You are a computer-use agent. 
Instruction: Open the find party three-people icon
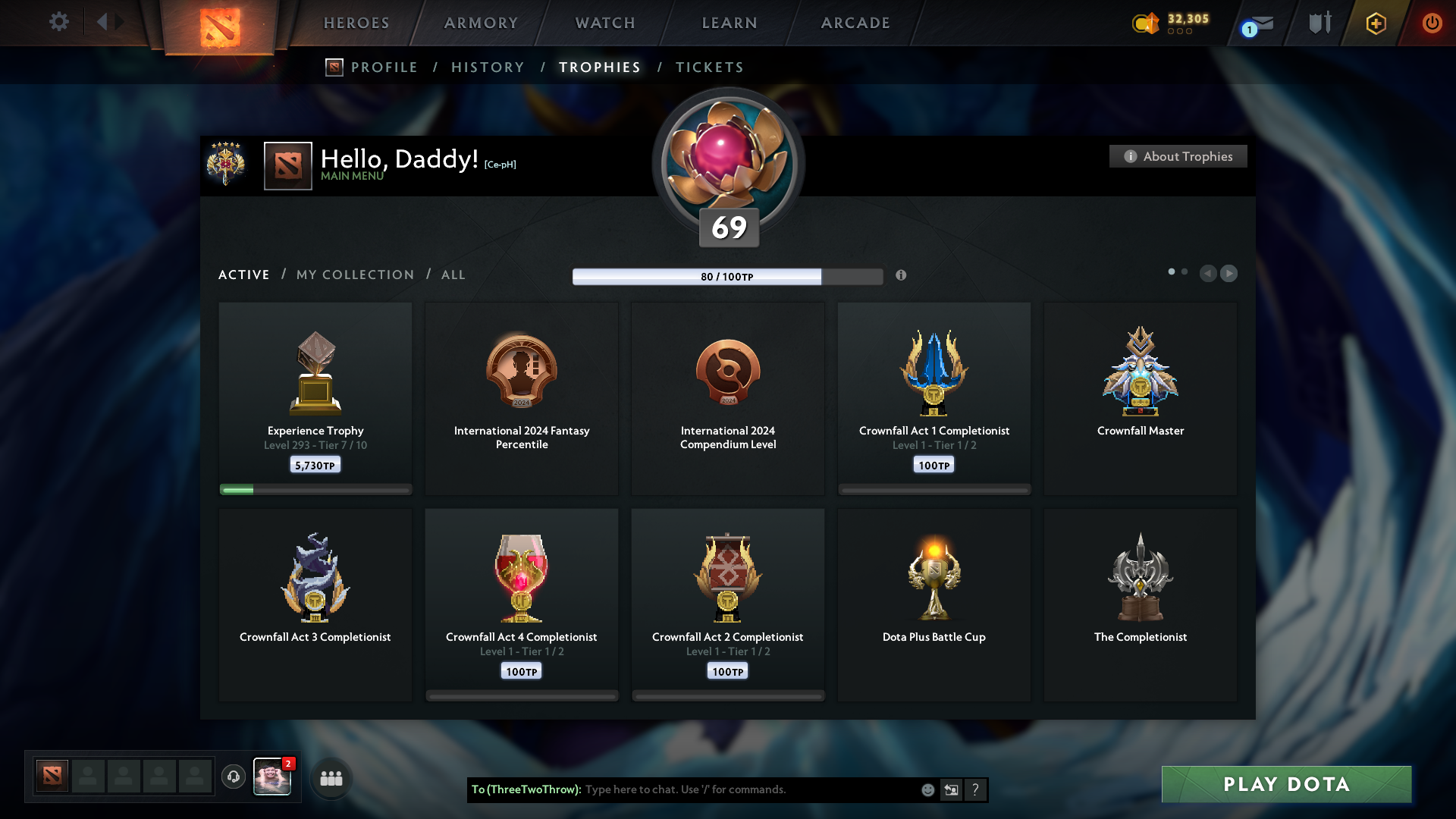[x=331, y=778]
